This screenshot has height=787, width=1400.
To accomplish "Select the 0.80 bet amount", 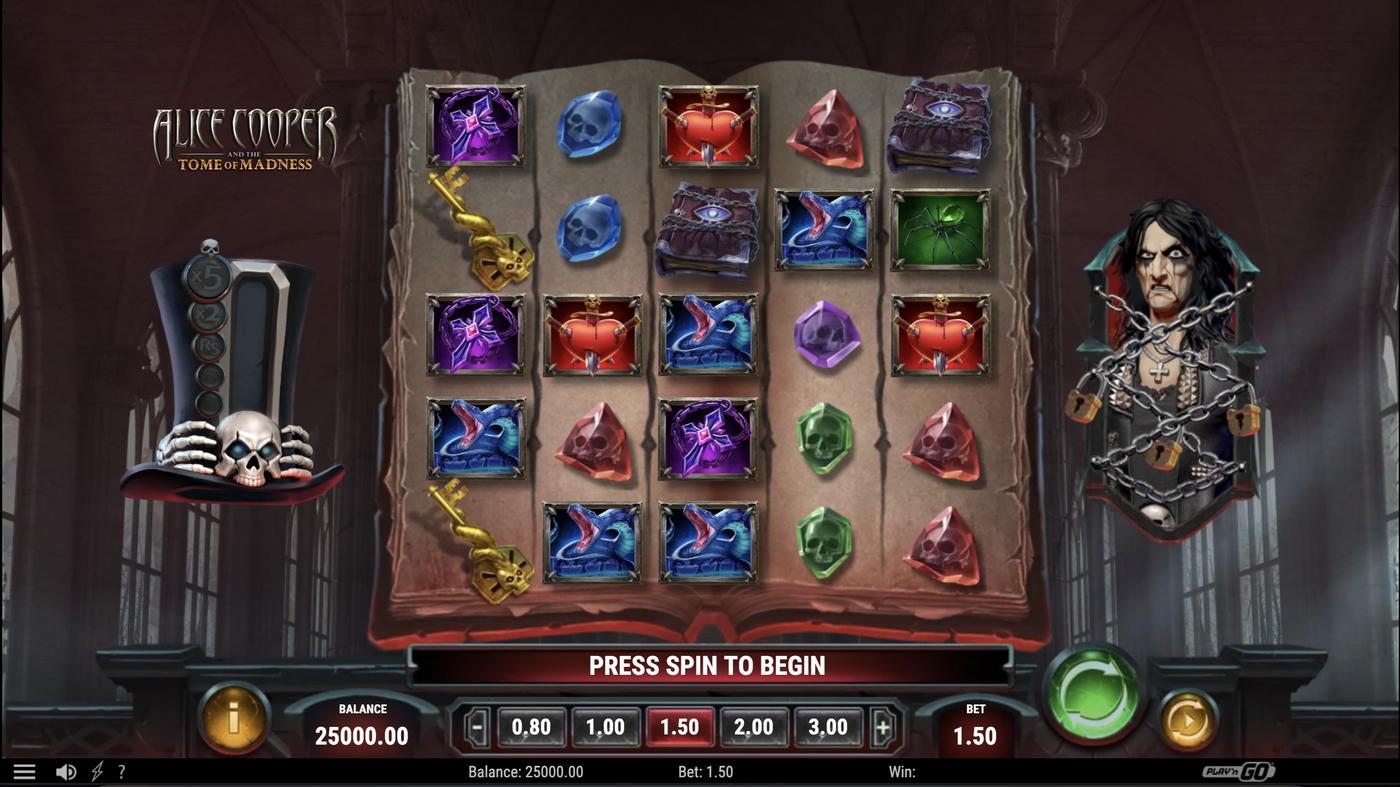I will click(x=533, y=727).
